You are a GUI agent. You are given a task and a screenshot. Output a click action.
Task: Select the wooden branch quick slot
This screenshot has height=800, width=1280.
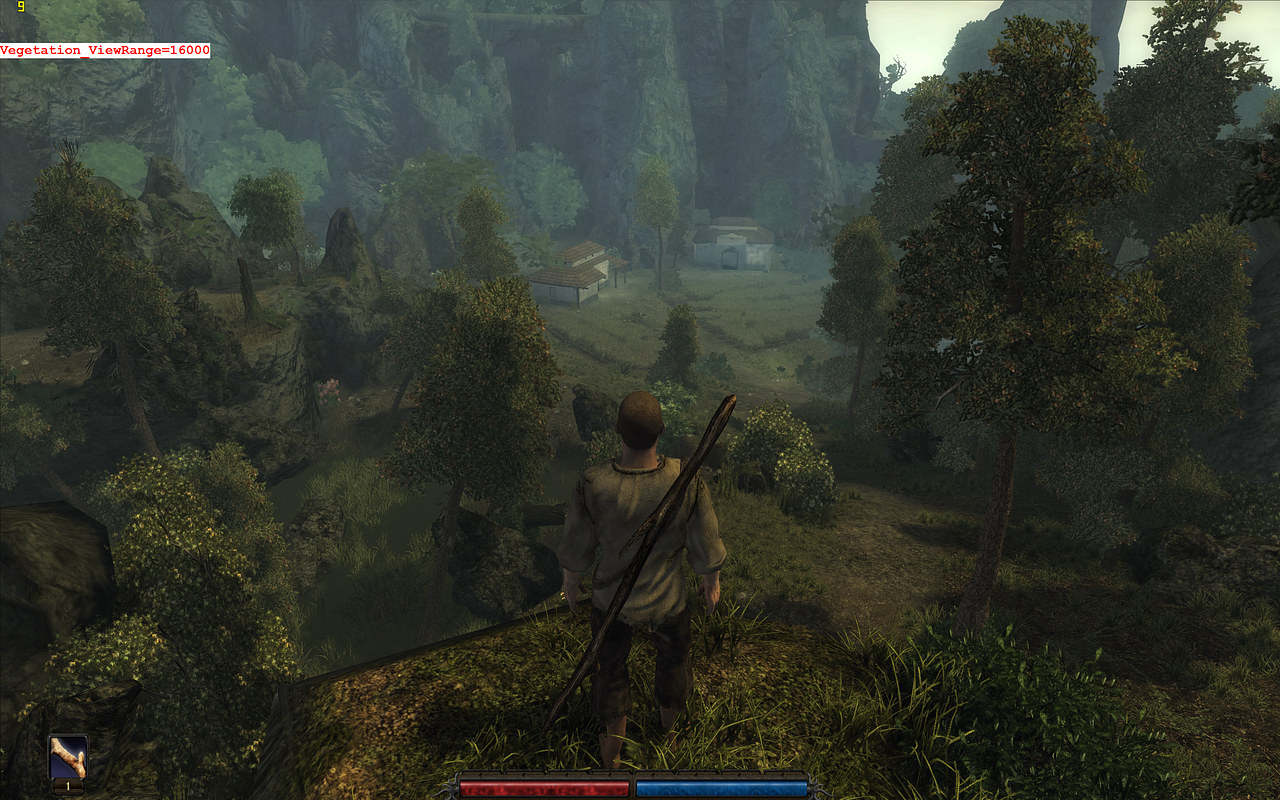pyautogui.click(x=68, y=759)
